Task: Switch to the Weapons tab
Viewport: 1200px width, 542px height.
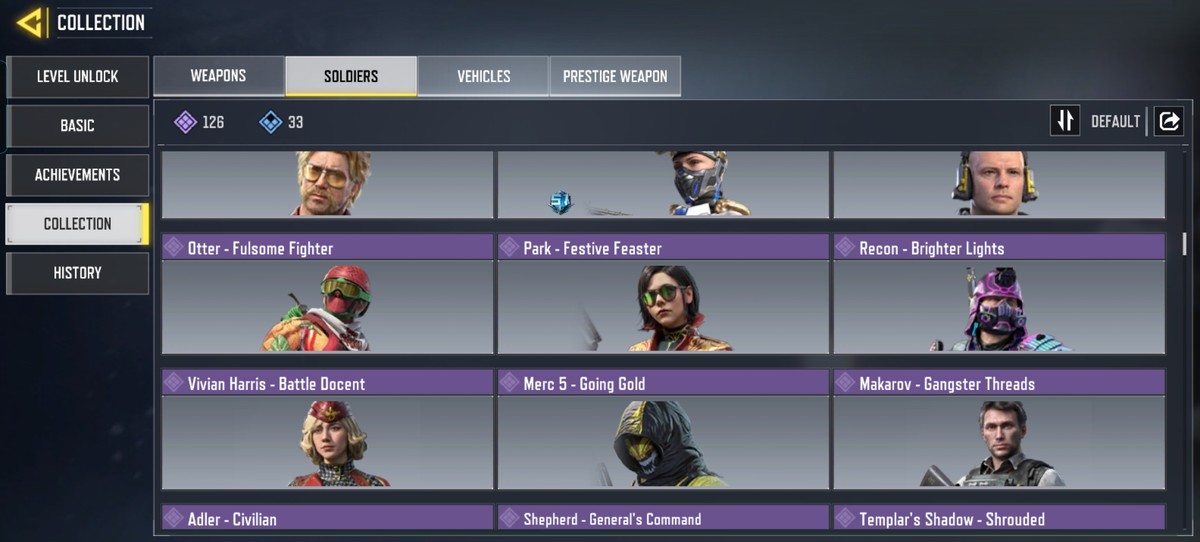Action: pyautogui.click(x=218, y=76)
